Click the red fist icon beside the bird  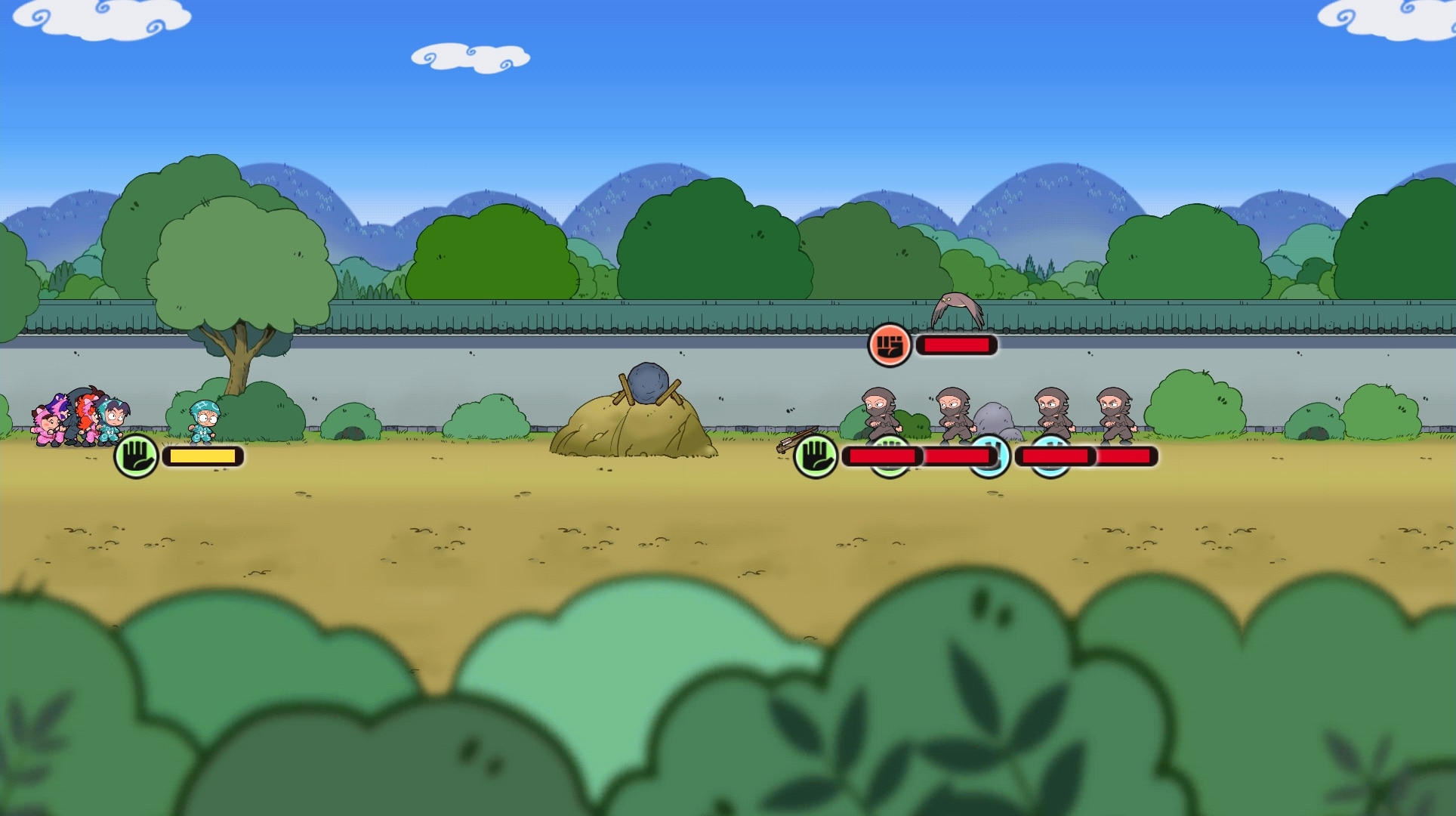(890, 345)
